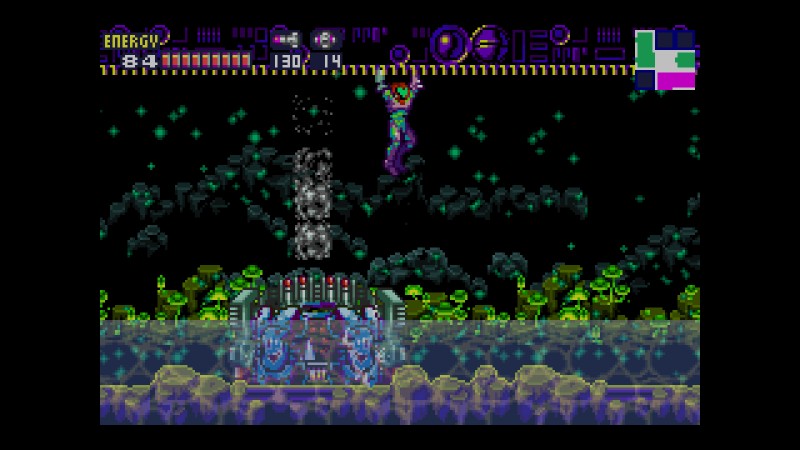Select the power bomb icon
Viewport: 800px width, 450px height.
pos(327,40)
